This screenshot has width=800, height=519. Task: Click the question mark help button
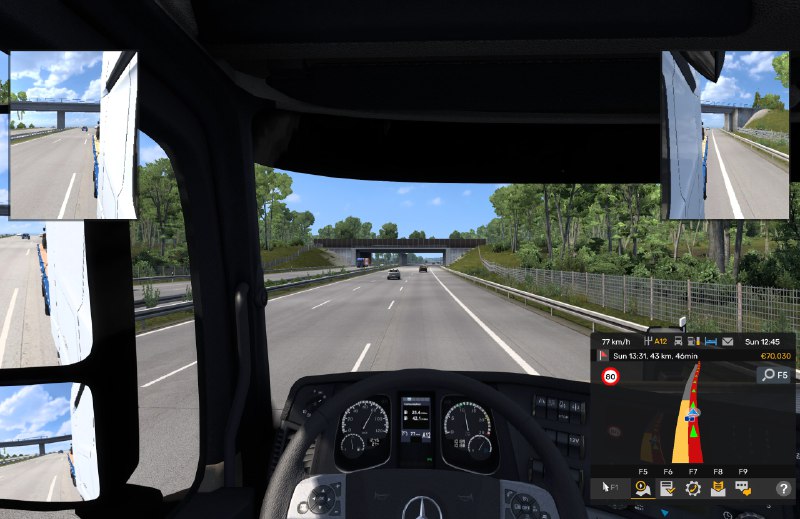click(782, 489)
